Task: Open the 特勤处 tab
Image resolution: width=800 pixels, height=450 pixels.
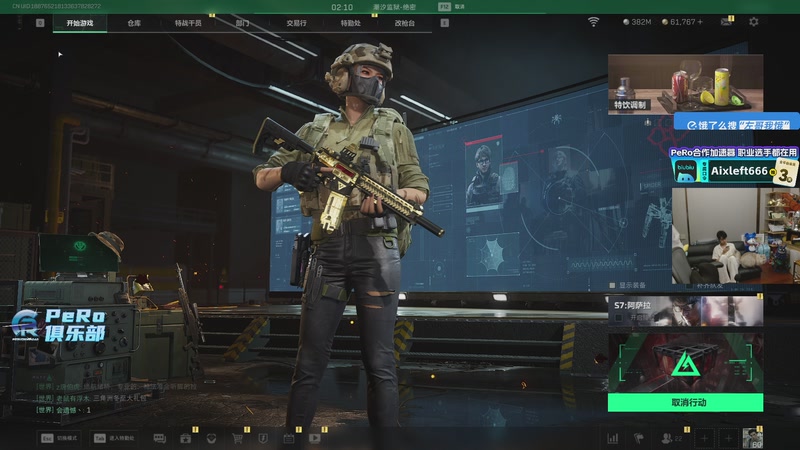Action: point(350,21)
